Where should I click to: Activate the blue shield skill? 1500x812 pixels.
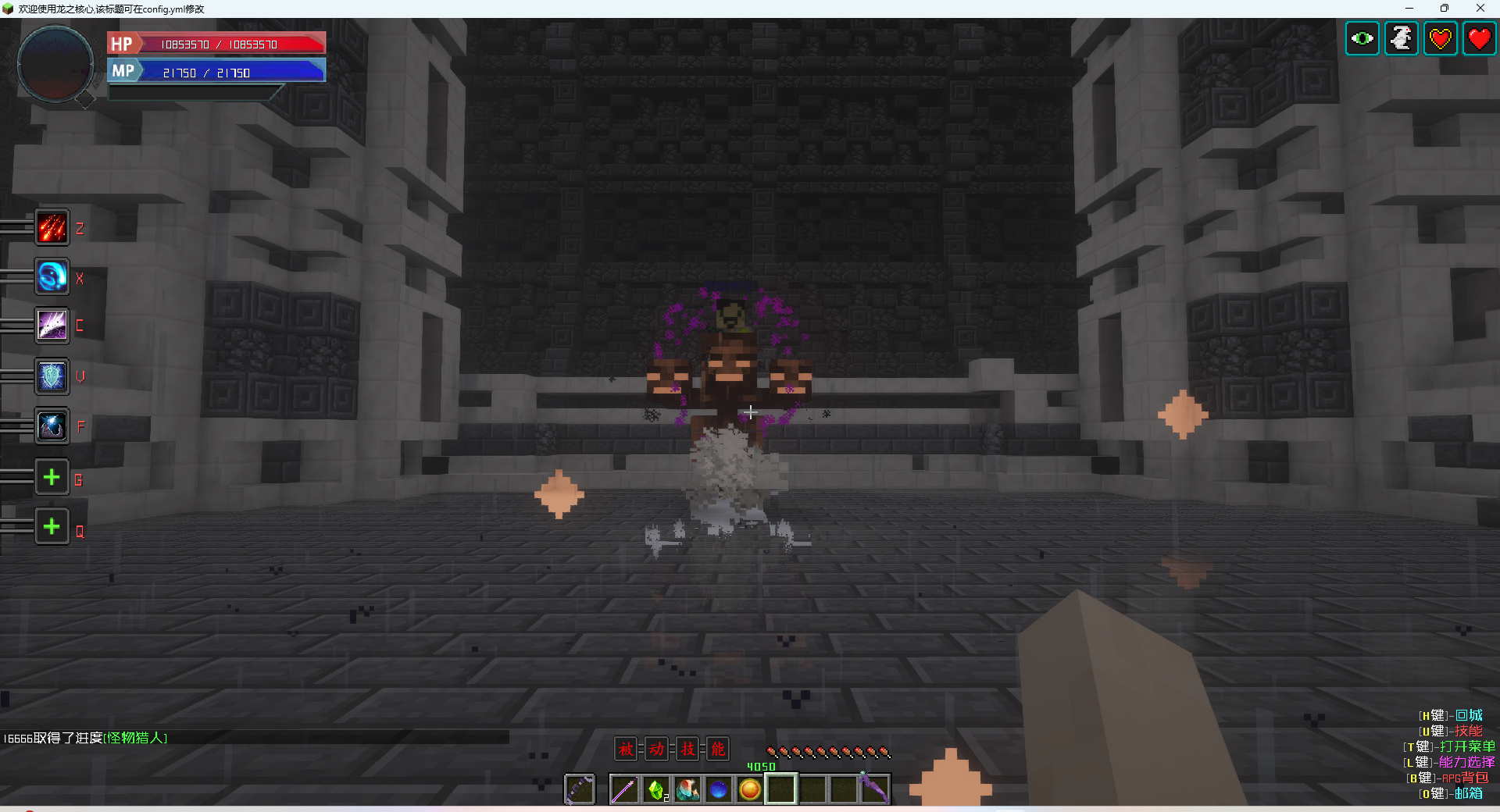pos(52,377)
